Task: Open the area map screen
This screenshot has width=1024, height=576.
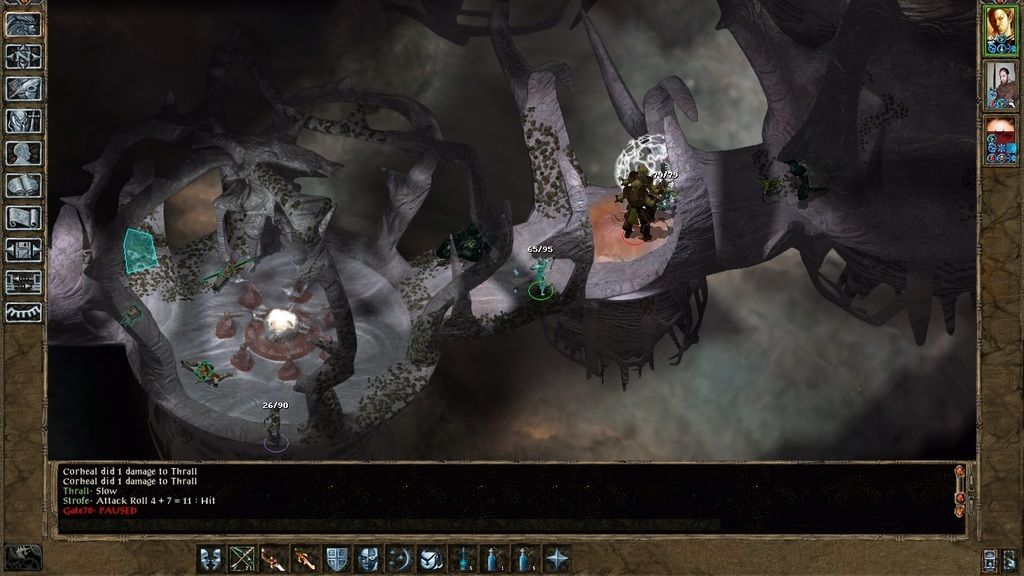Action: [24, 56]
